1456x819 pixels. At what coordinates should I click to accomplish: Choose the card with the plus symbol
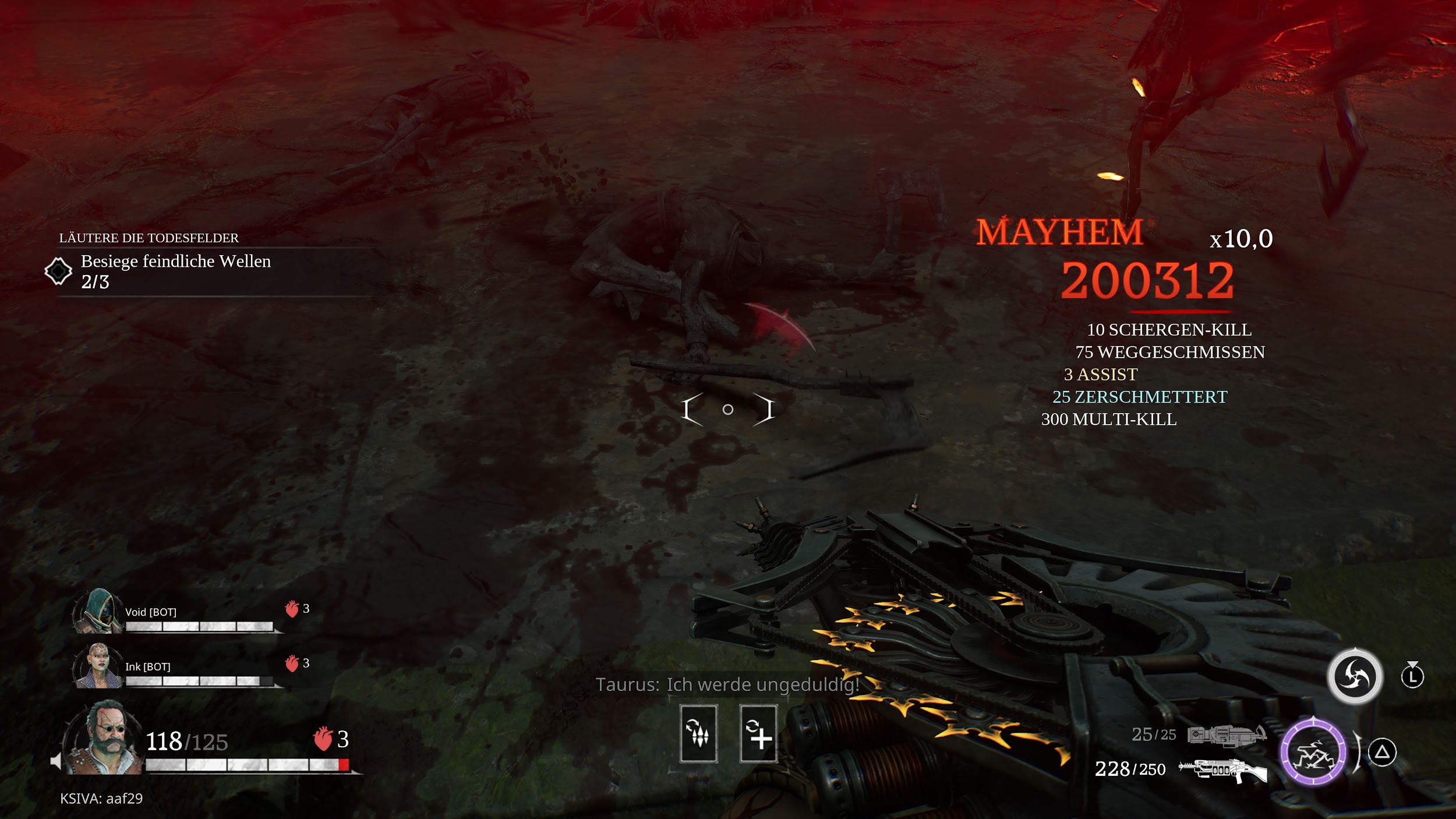click(758, 734)
